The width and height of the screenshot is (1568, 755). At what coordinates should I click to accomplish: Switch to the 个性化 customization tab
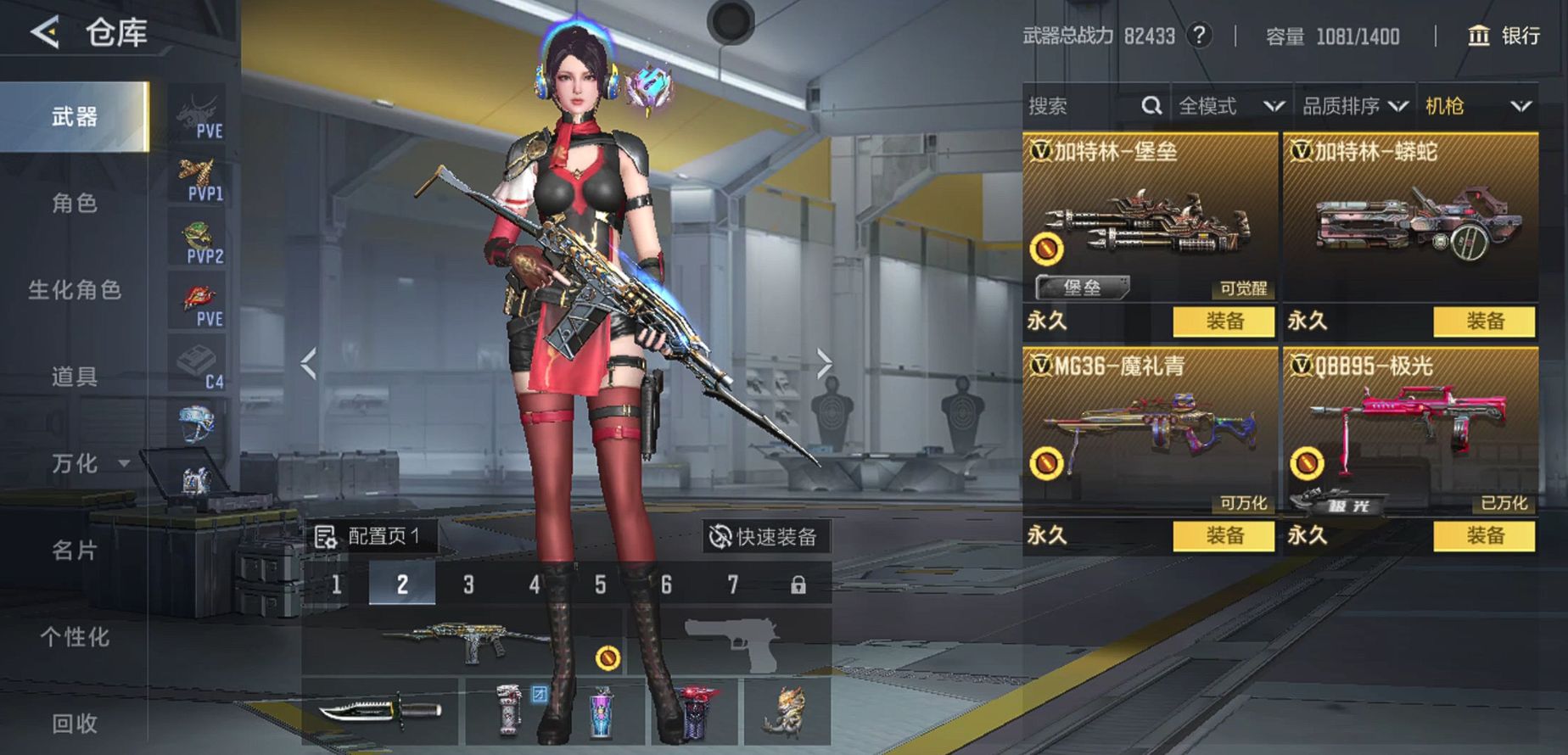(x=75, y=637)
